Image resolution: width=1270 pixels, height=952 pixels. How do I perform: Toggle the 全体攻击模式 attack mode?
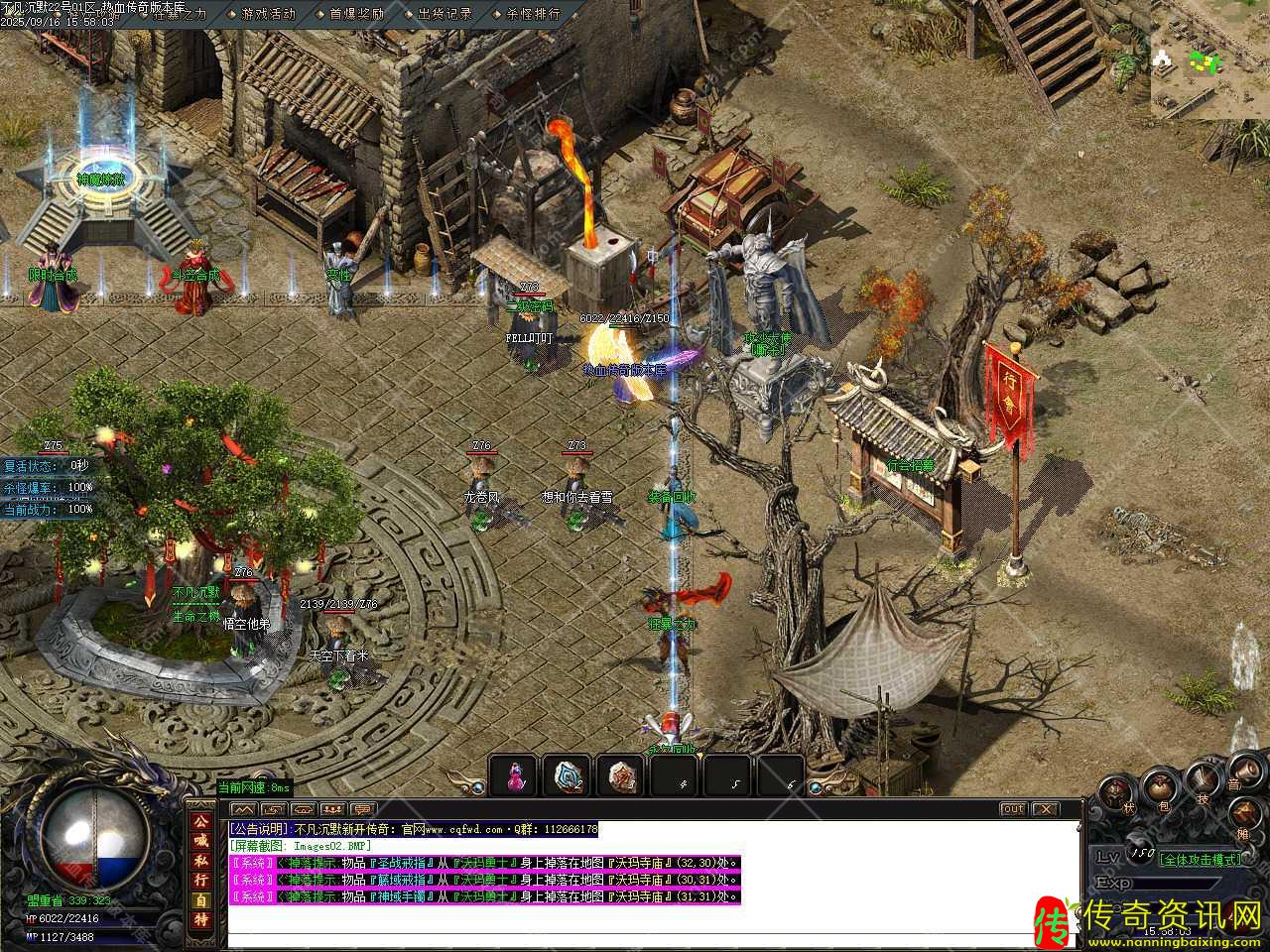tap(1200, 859)
